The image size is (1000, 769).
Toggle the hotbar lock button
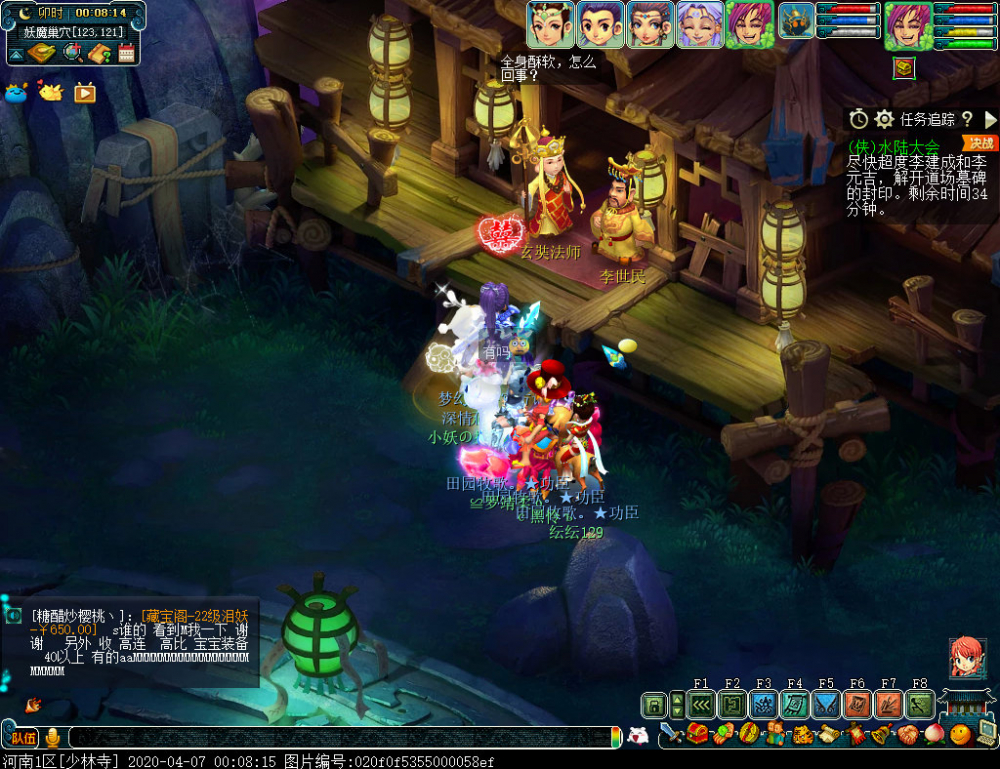click(x=654, y=705)
